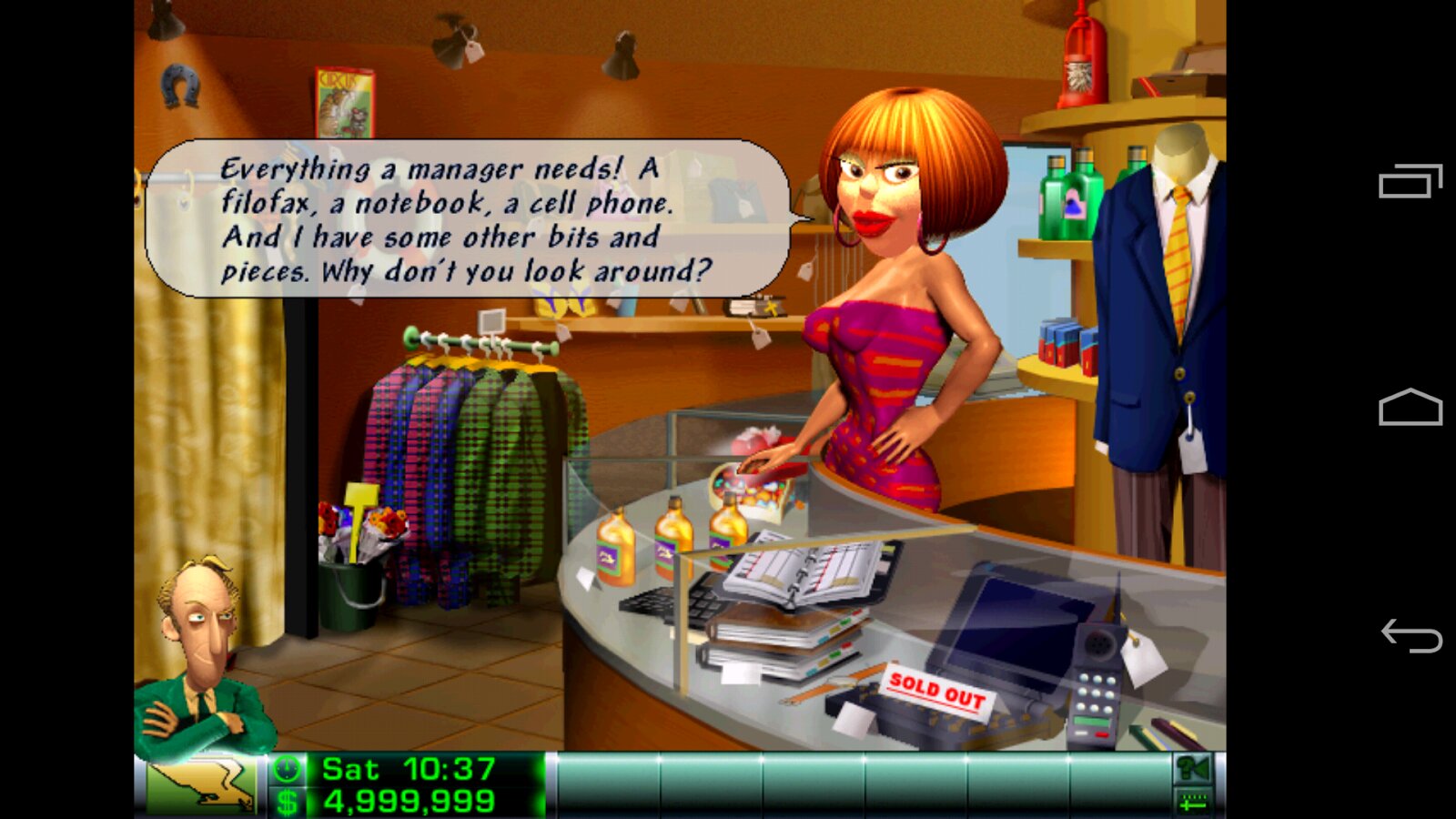Tap the Android back button

pyautogui.click(x=1410, y=635)
